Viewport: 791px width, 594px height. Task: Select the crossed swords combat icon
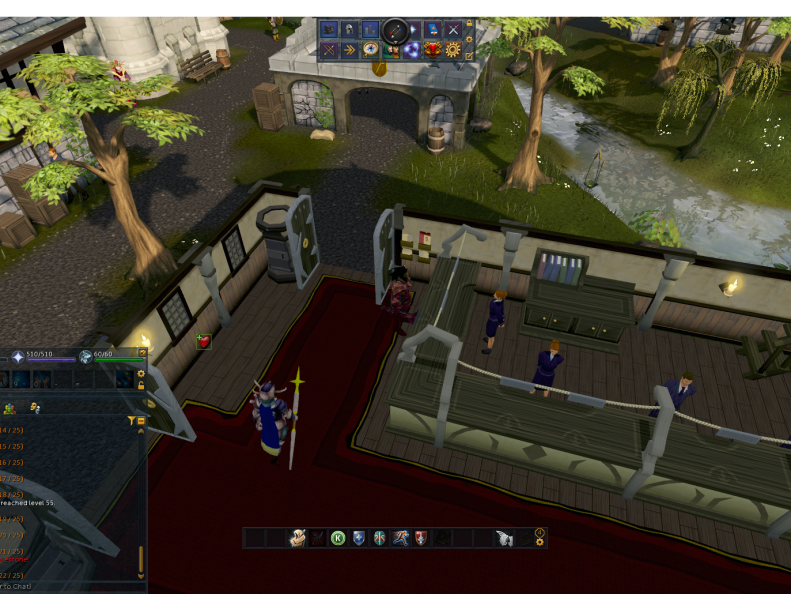pyautogui.click(x=454, y=29)
